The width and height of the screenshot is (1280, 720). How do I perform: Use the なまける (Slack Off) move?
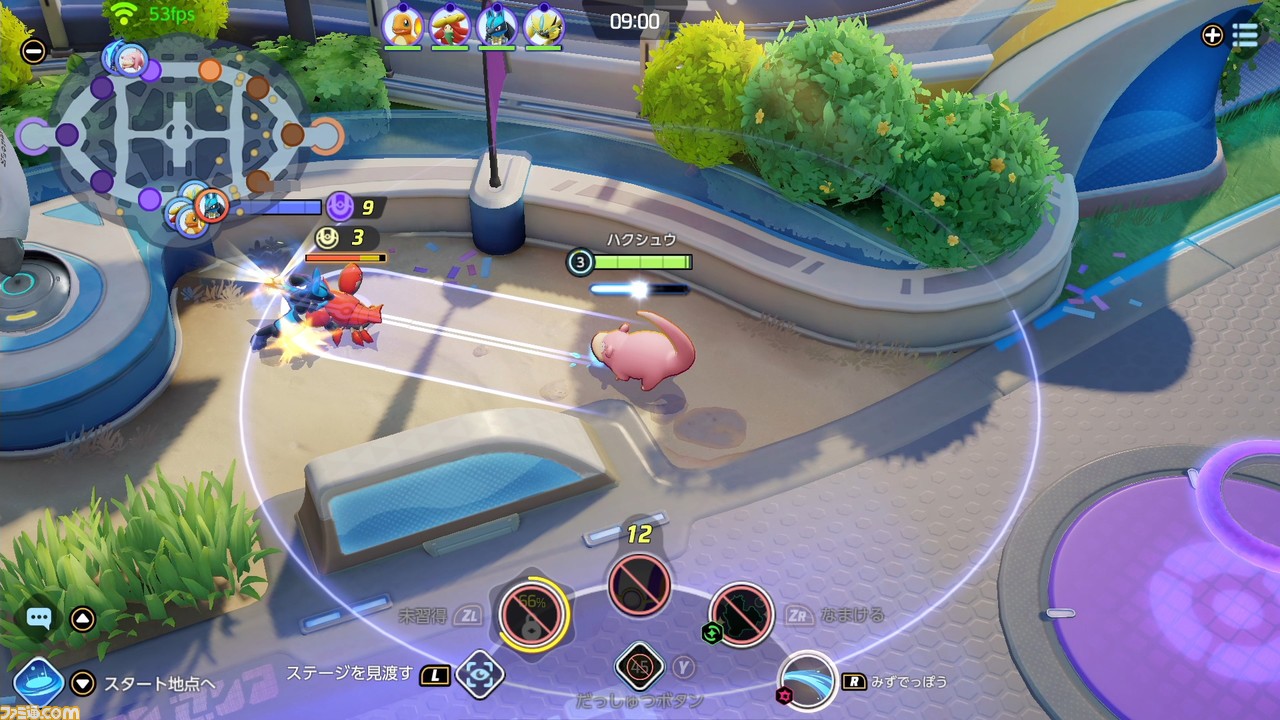click(x=742, y=613)
